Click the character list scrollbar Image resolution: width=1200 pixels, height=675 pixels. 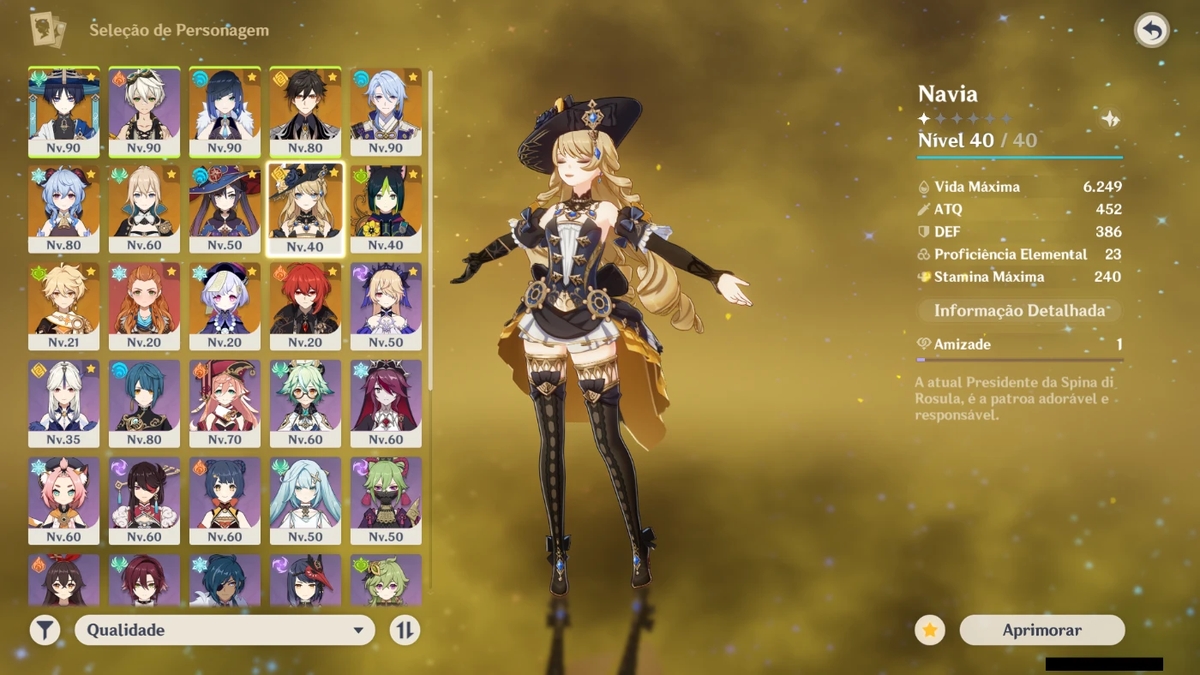coord(431,230)
